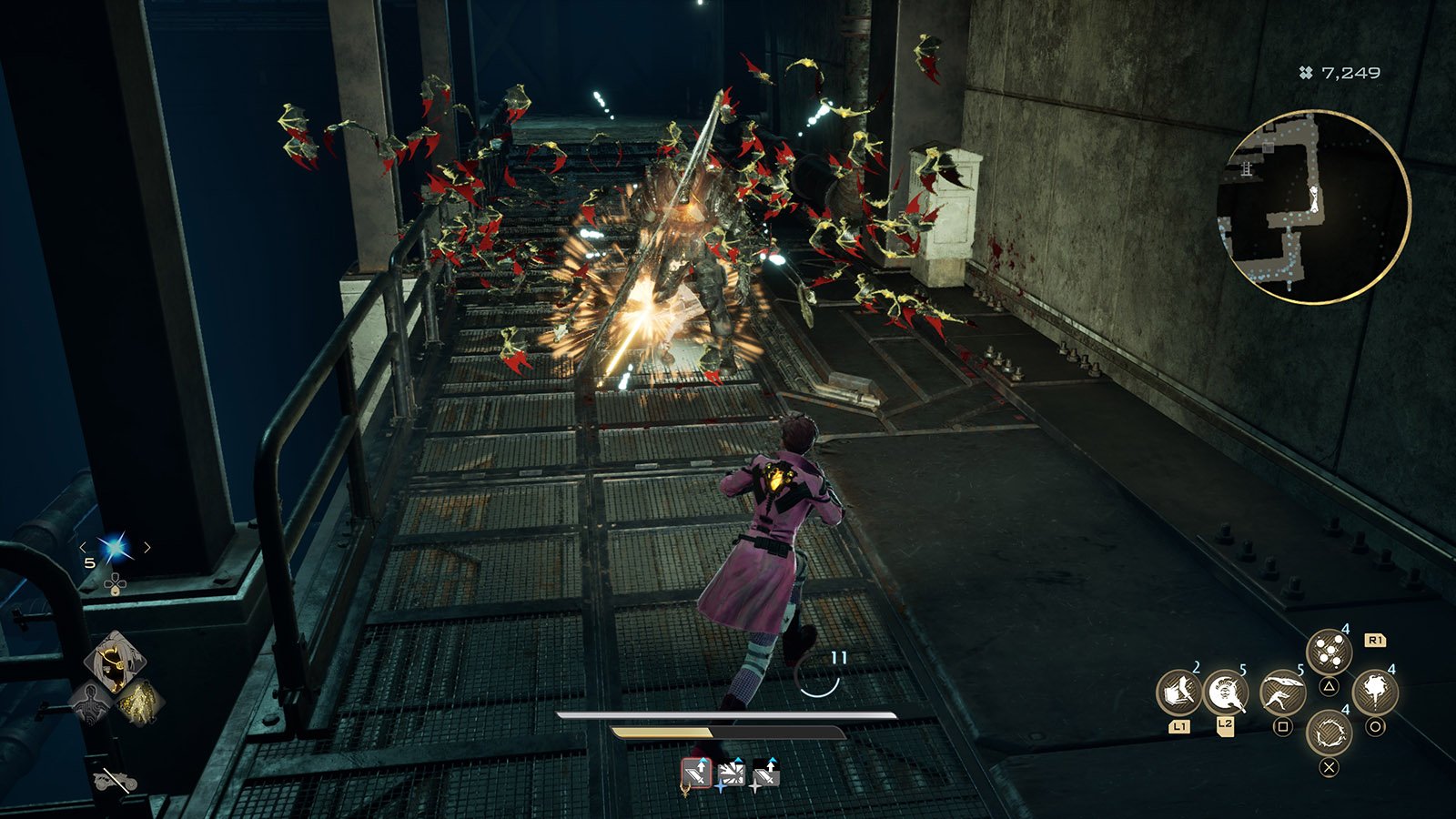Screen dimensions: 1456x819
Task: Select the round creature SAS ability icon
Action: click(1225, 693)
